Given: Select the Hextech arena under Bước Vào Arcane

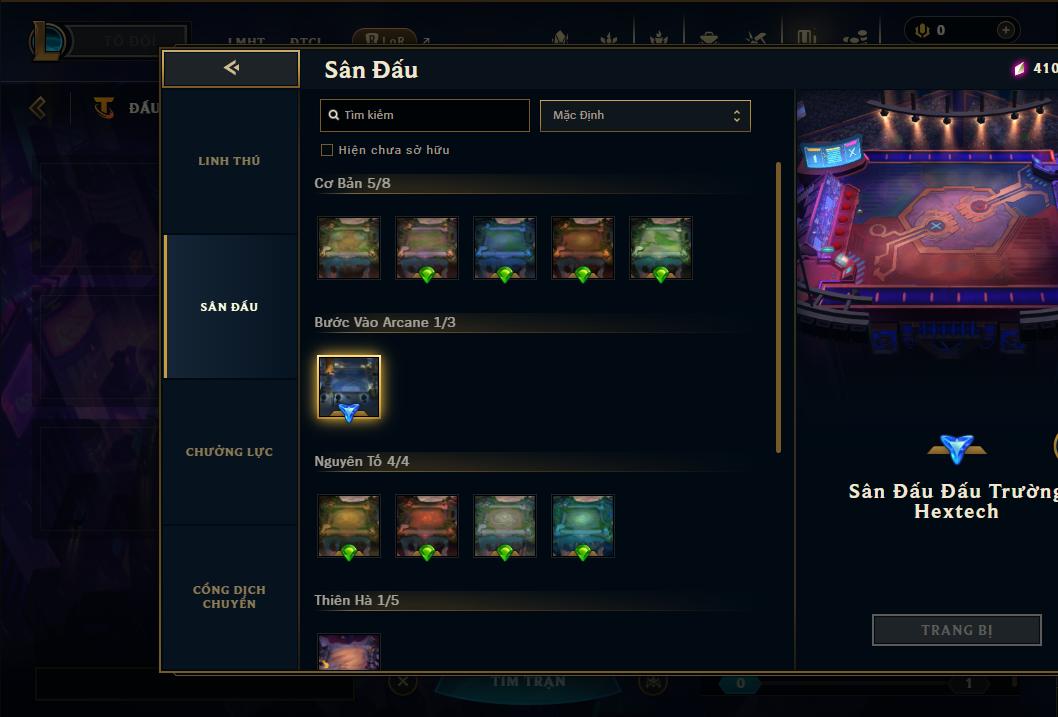Looking at the screenshot, I should tap(349, 386).
